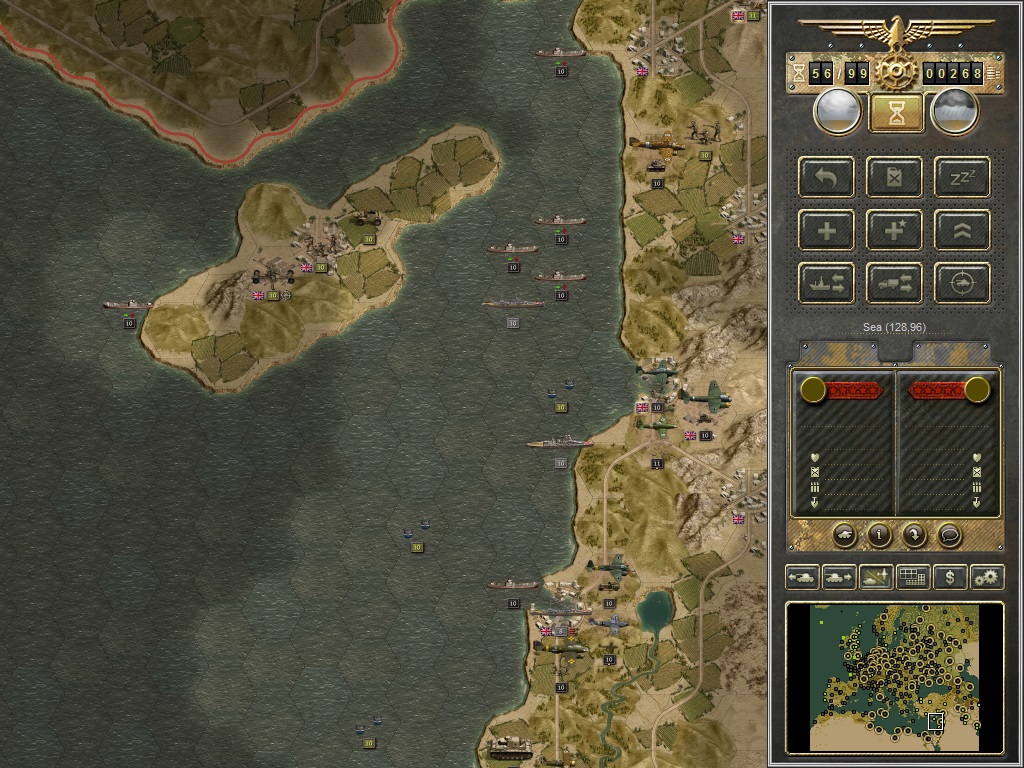Click the round tank icon below unit panel
Viewport: 1024px width, 768px height.
coord(844,535)
